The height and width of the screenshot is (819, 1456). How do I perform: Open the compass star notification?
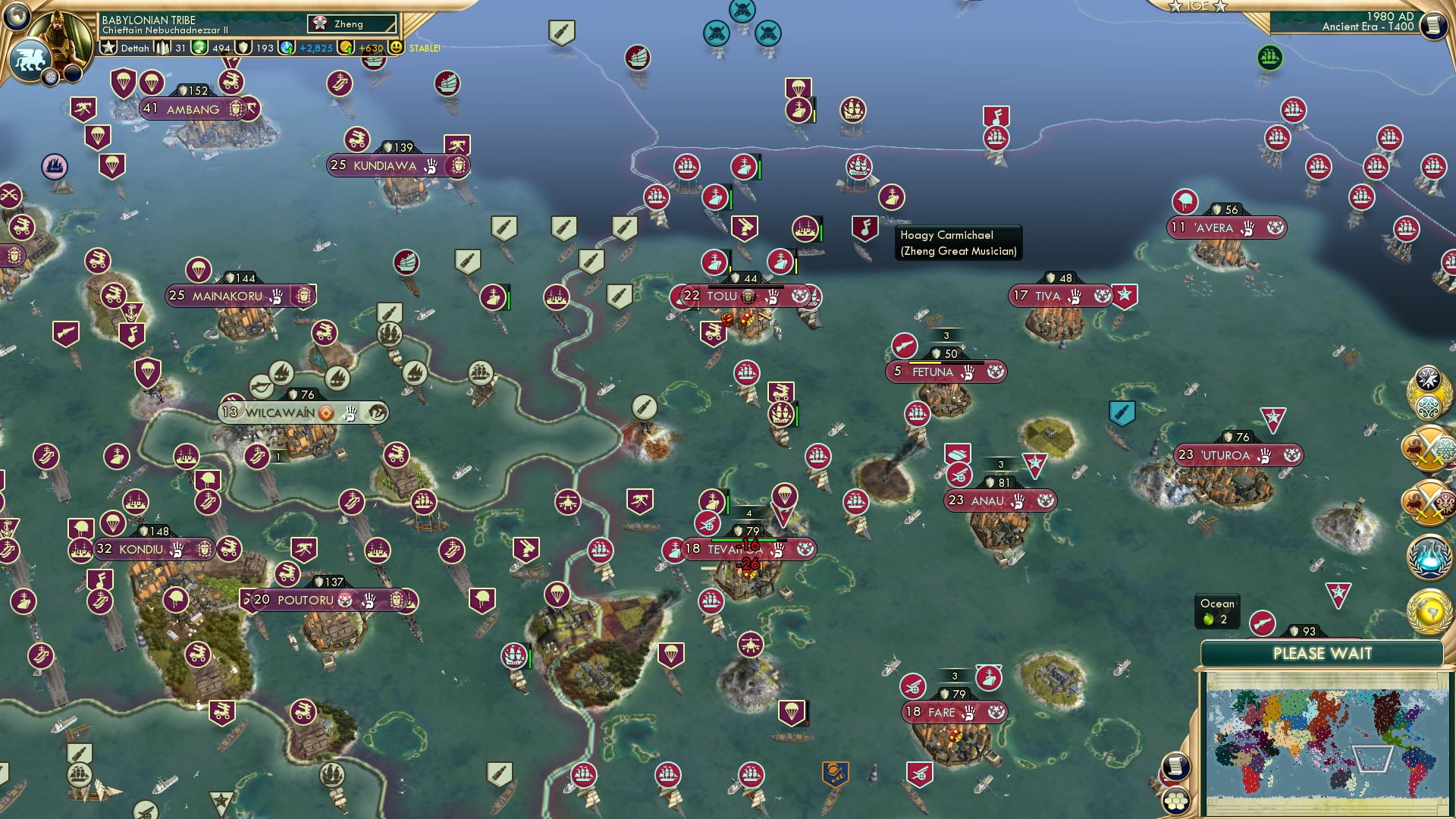click(1429, 379)
